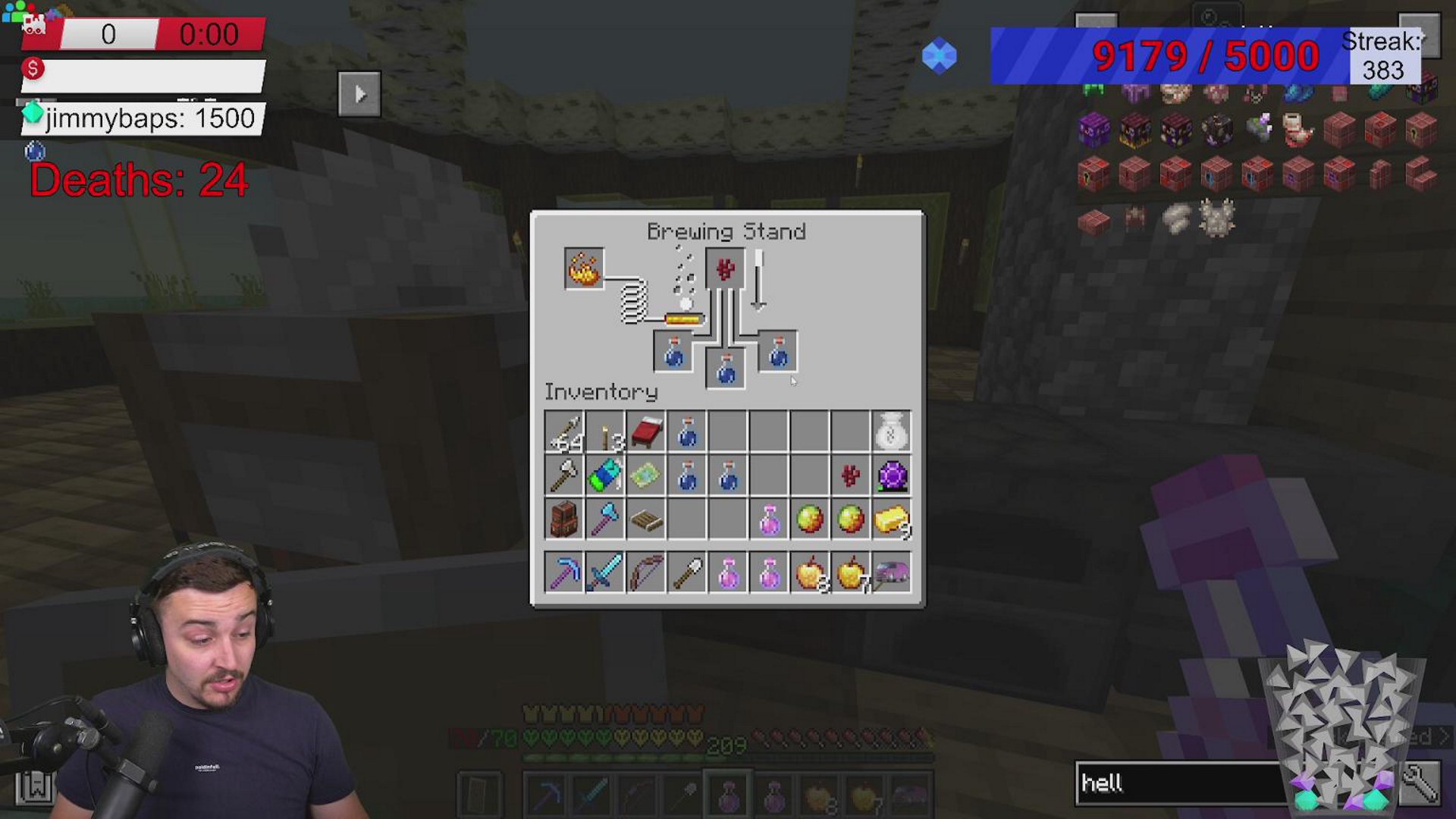Pick up the brown leather backpack
Viewport: 1456px width, 819px height.
(x=564, y=519)
